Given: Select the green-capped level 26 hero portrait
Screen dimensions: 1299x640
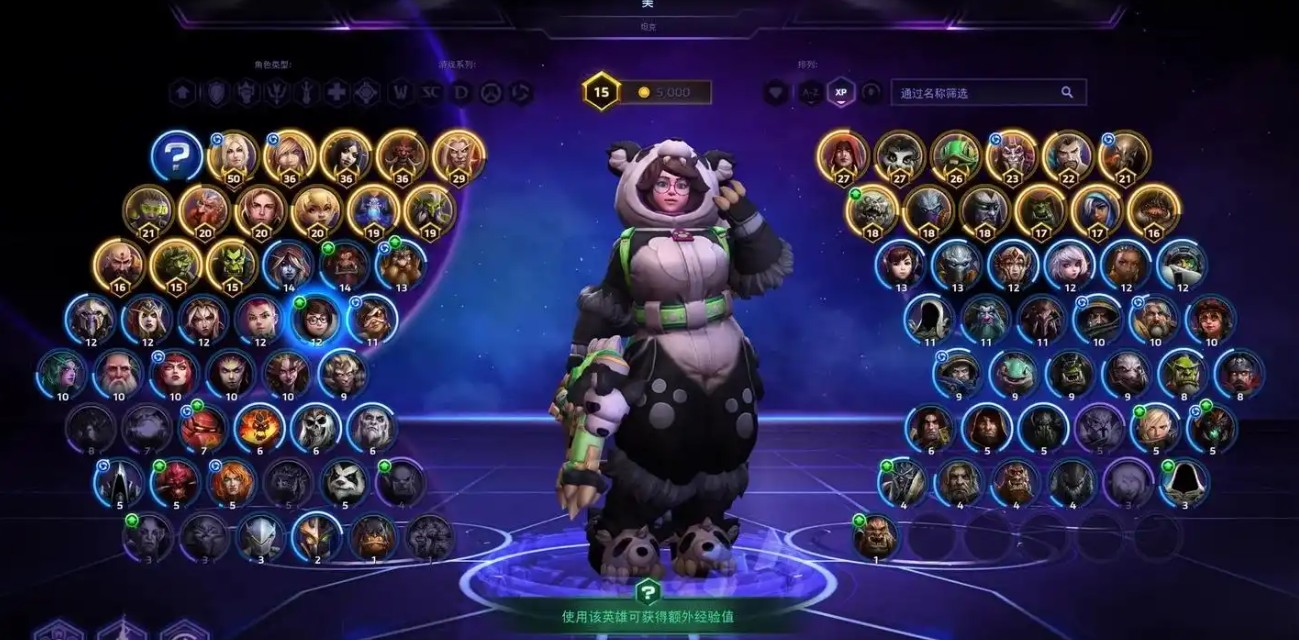Looking at the screenshot, I should pos(955,155).
